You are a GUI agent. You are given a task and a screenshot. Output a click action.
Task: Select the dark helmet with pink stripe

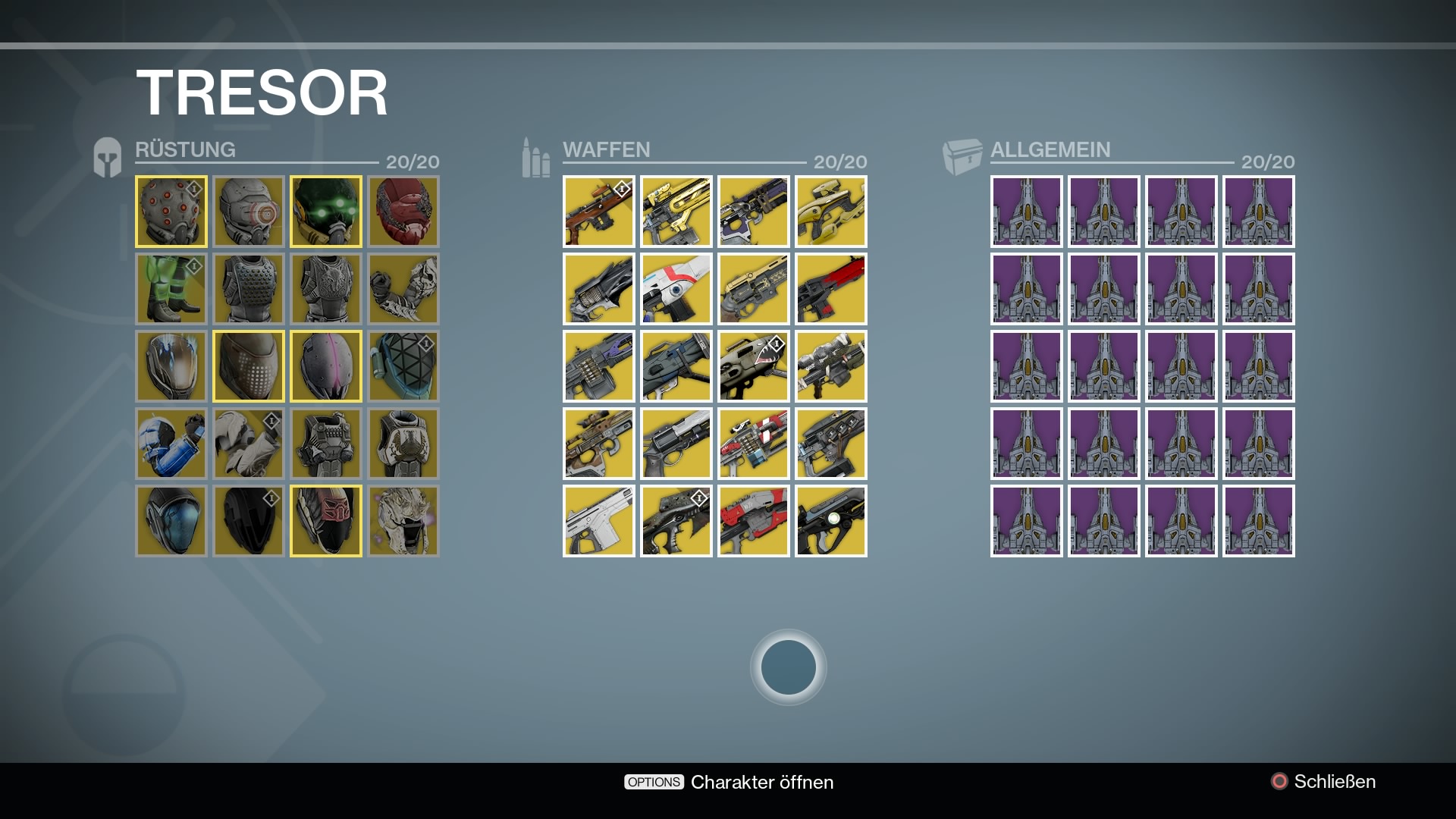pos(326,366)
